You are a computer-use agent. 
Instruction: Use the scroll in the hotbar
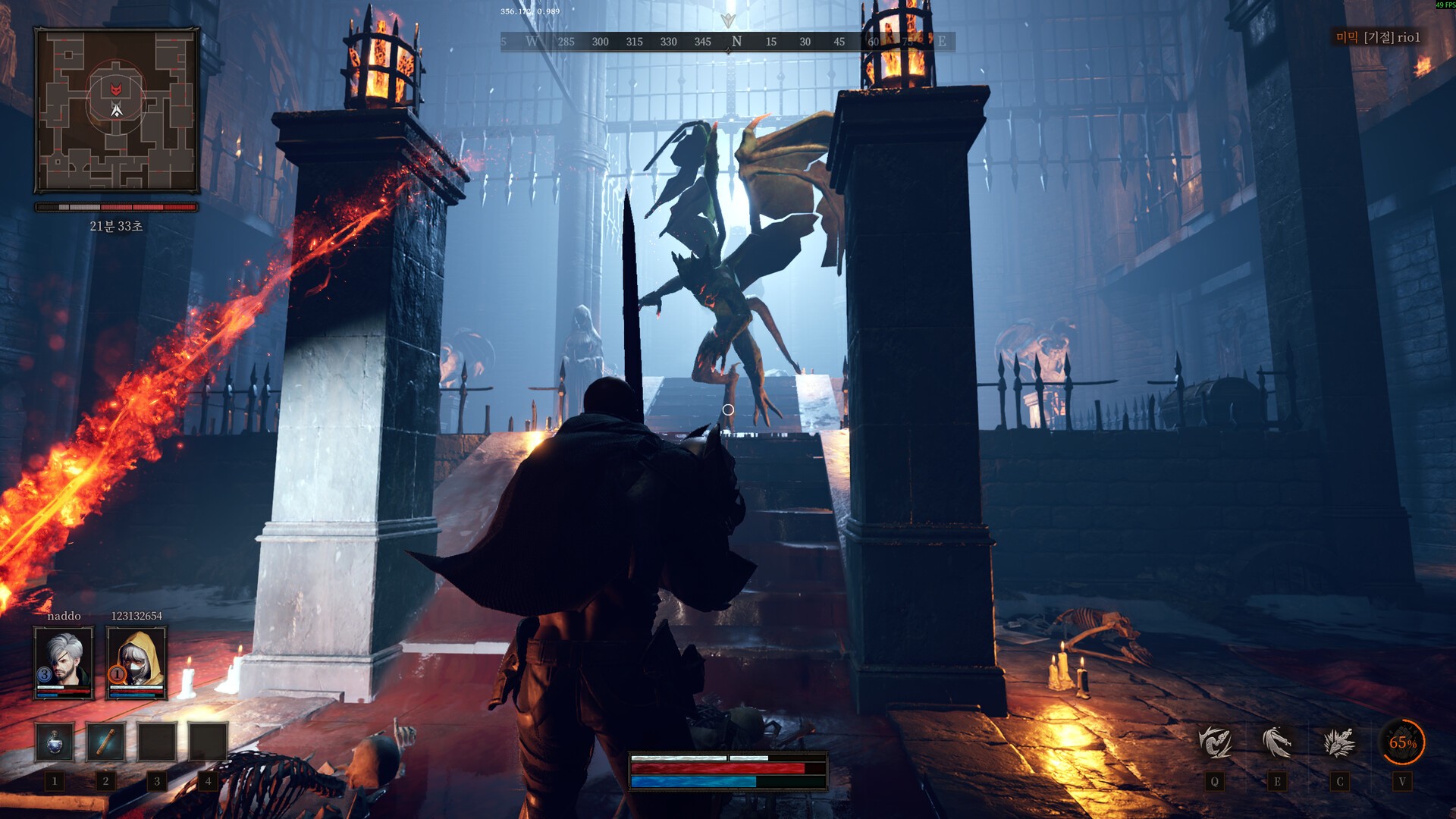pos(105,742)
